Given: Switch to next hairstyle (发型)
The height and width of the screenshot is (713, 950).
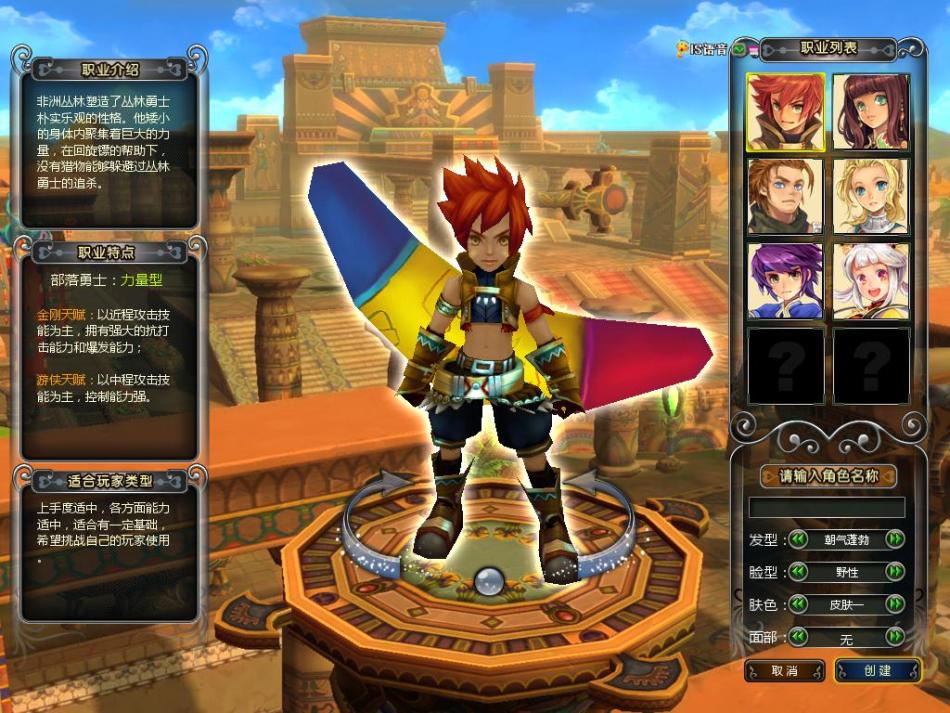Looking at the screenshot, I should pyautogui.click(x=894, y=540).
